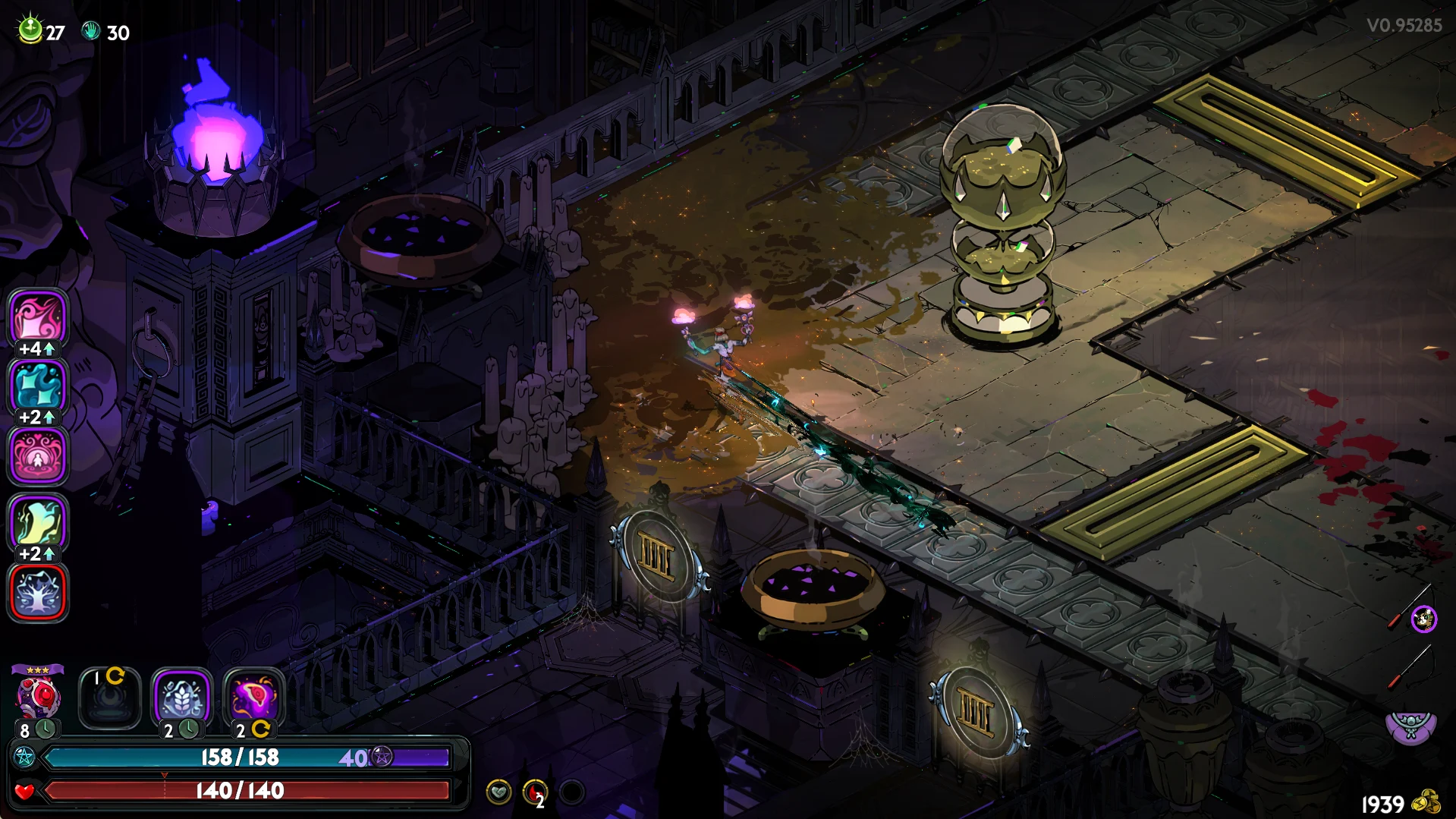The height and width of the screenshot is (819, 1456).
Task: Select the pale green wisp boon icon
Action: (38, 522)
